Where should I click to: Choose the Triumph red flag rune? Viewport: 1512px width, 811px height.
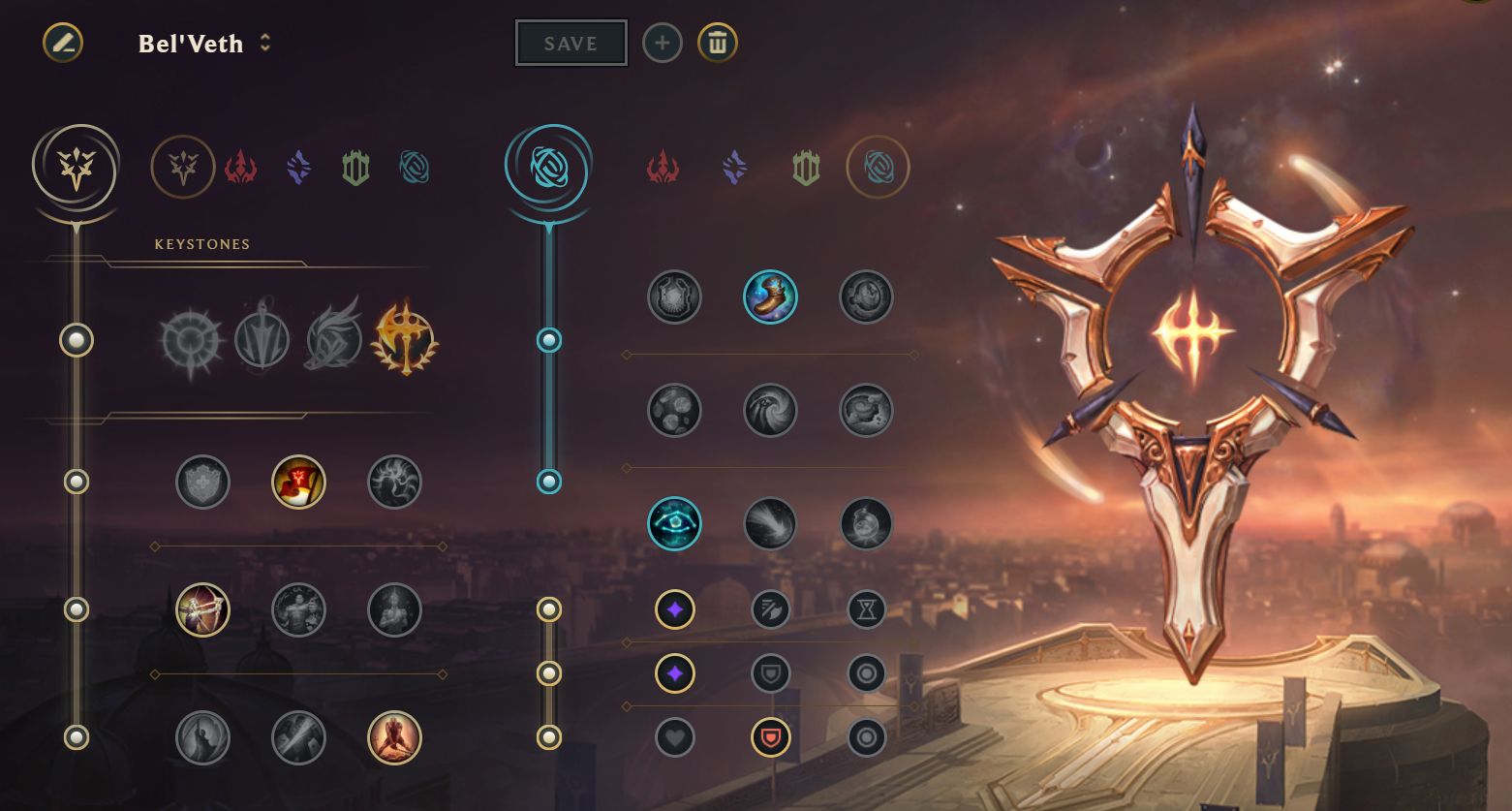pyautogui.click(x=298, y=482)
